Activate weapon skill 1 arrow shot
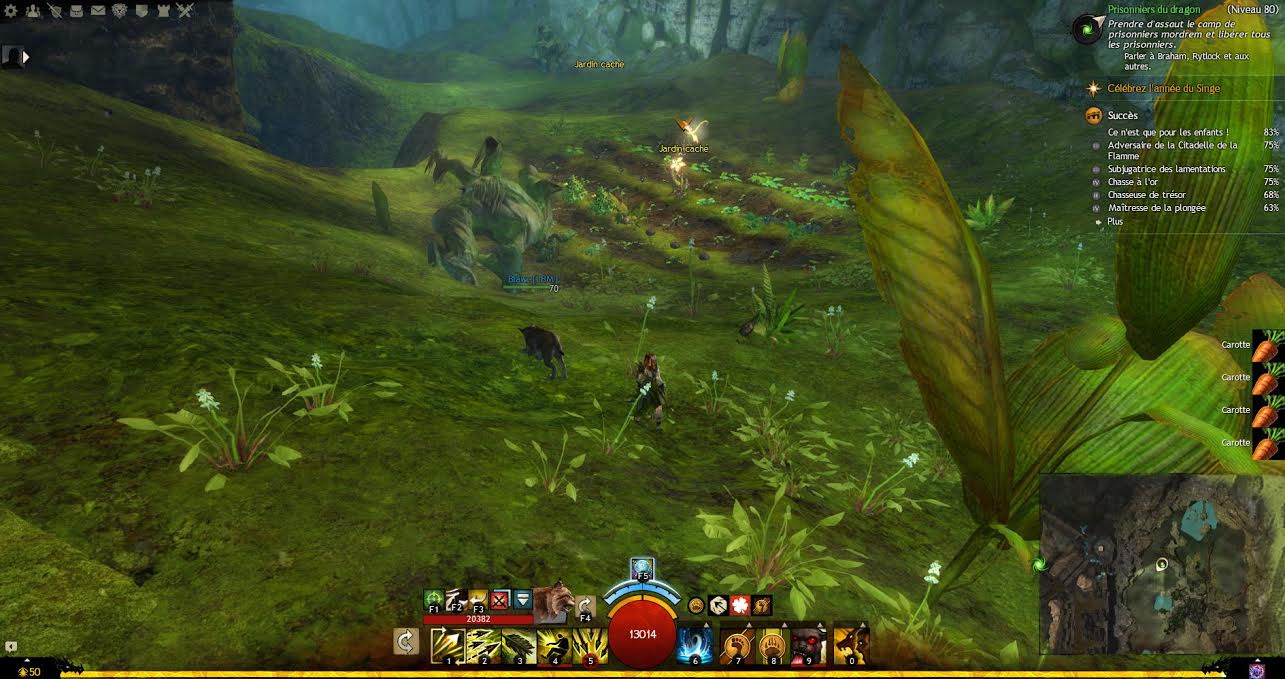The width and height of the screenshot is (1285, 679). pyautogui.click(x=447, y=645)
